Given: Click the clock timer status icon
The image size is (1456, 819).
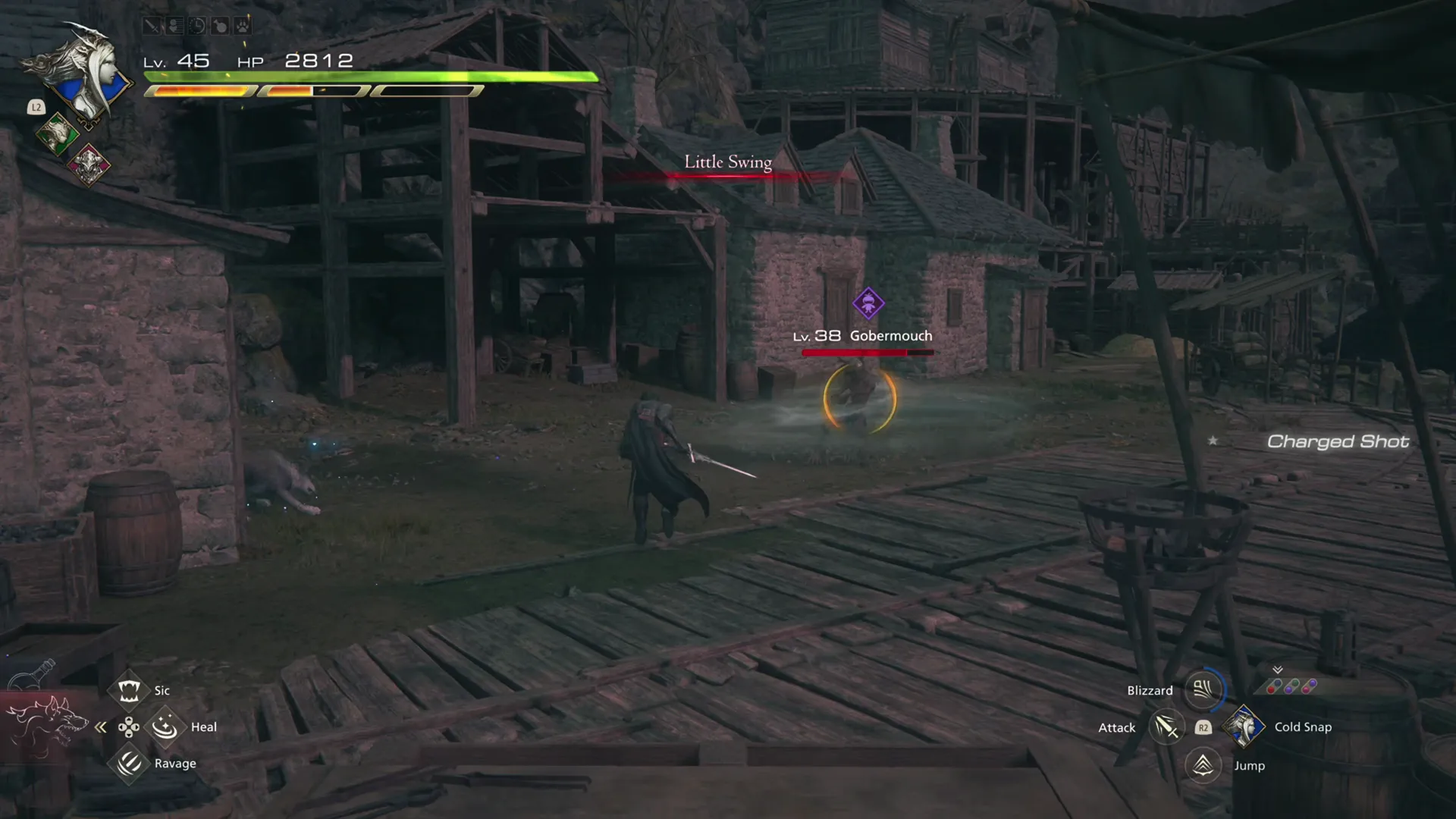Looking at the screenshot, I should click(198, 26).
